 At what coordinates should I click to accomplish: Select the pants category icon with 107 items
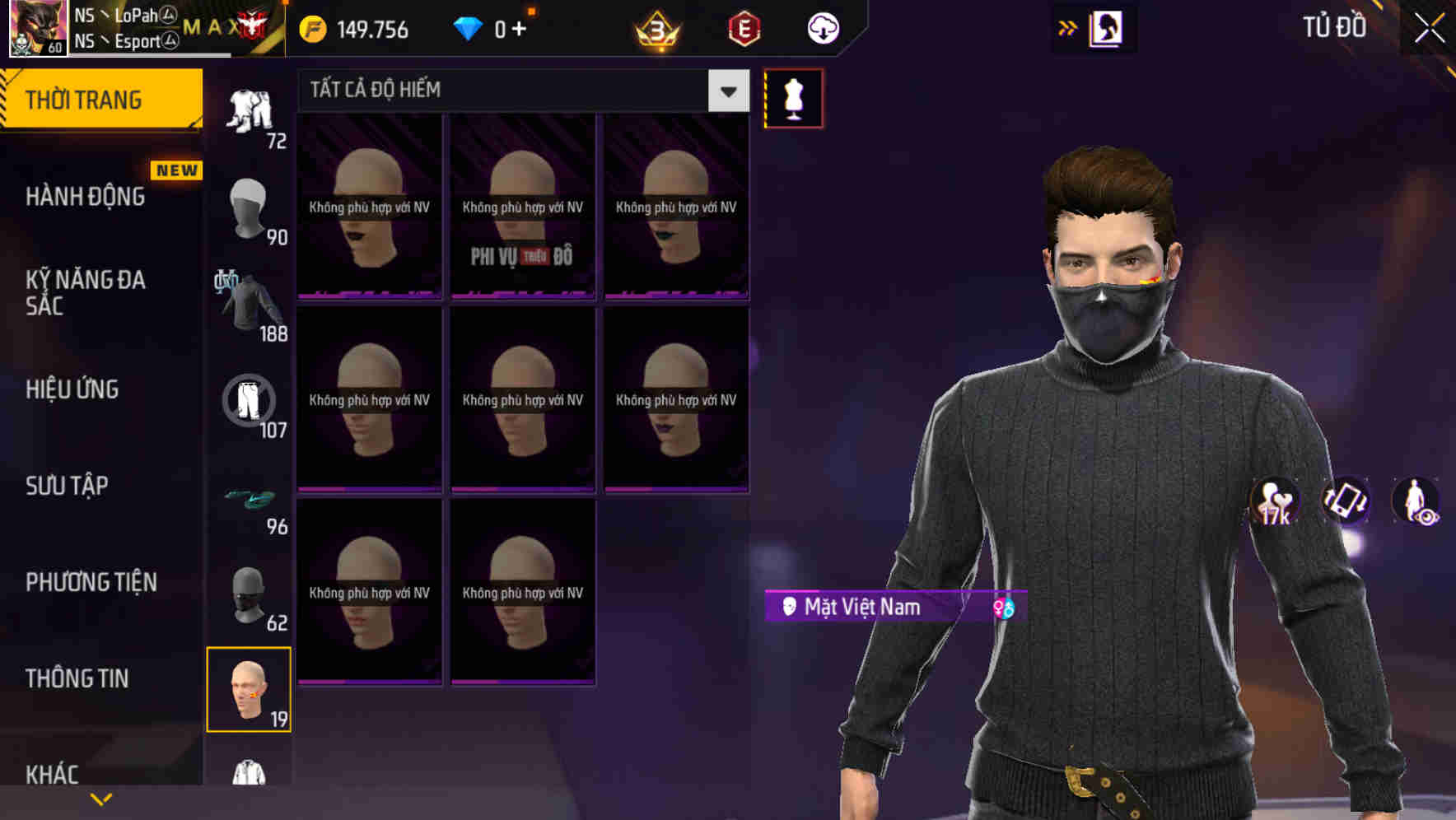(x=250, y=403)
